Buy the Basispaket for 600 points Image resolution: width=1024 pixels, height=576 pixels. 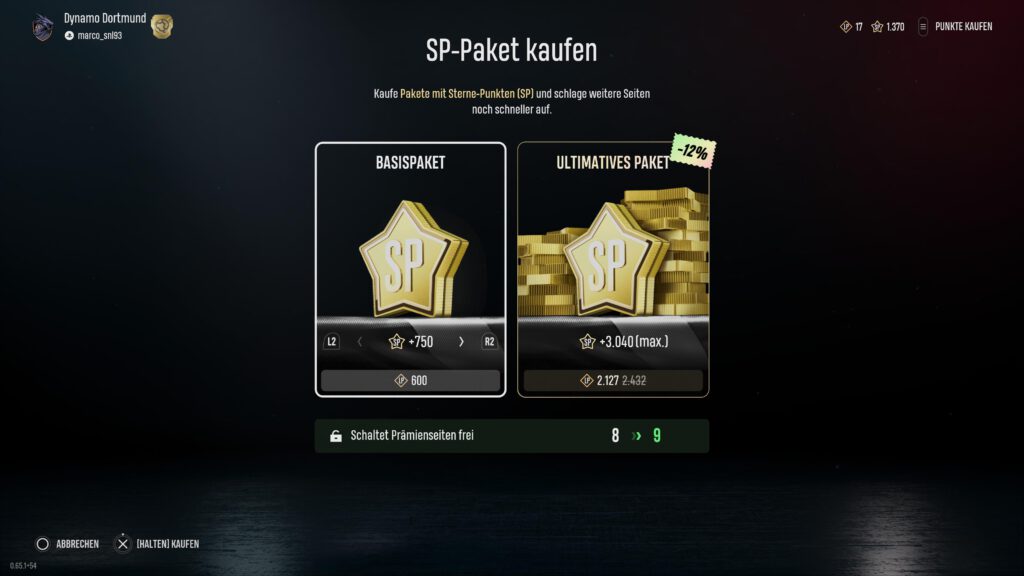click(410, 381)
